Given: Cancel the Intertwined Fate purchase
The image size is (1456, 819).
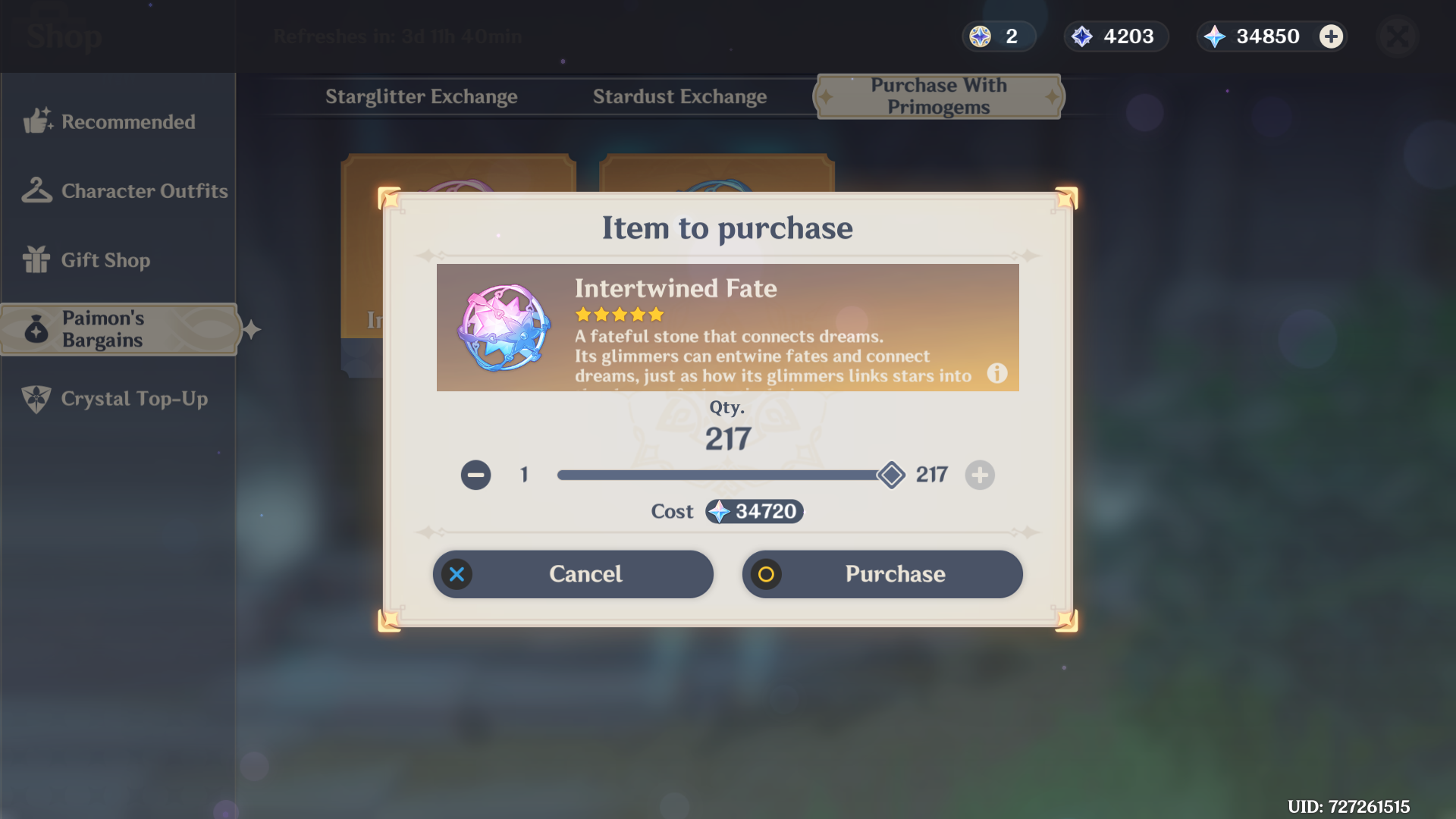Looking at the screenshot, I should click(x=573, y=574).
